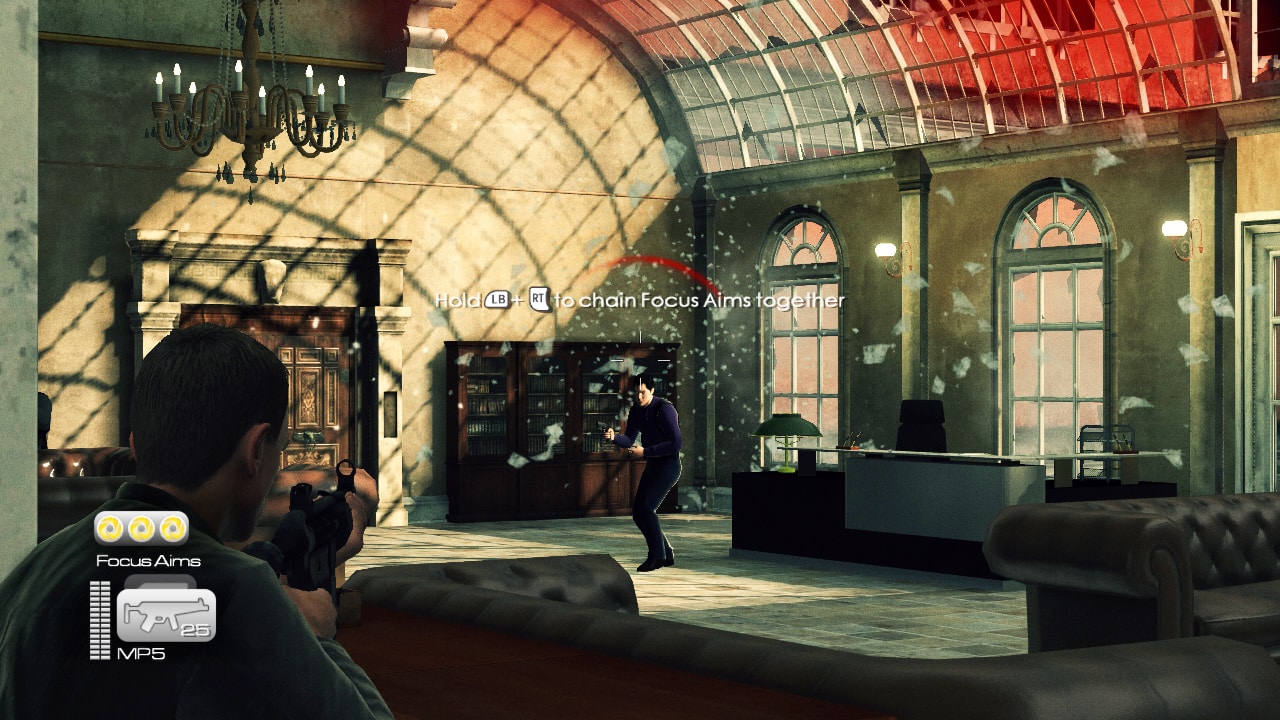Click the RT button prompt icon
Screen dimensions: 1280x720
click(x=538, y=299)
